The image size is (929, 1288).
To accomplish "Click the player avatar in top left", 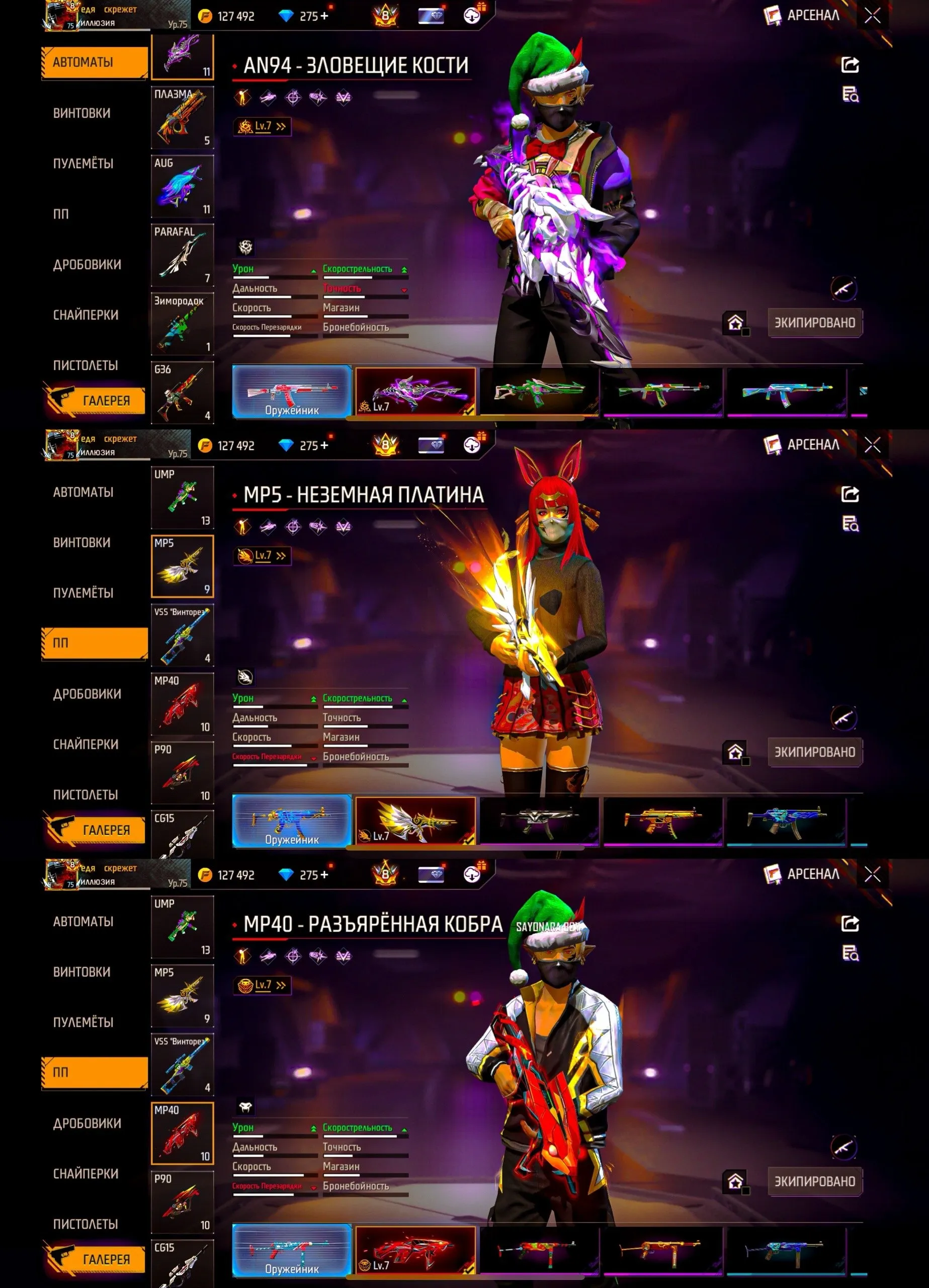I will (62, 15).
